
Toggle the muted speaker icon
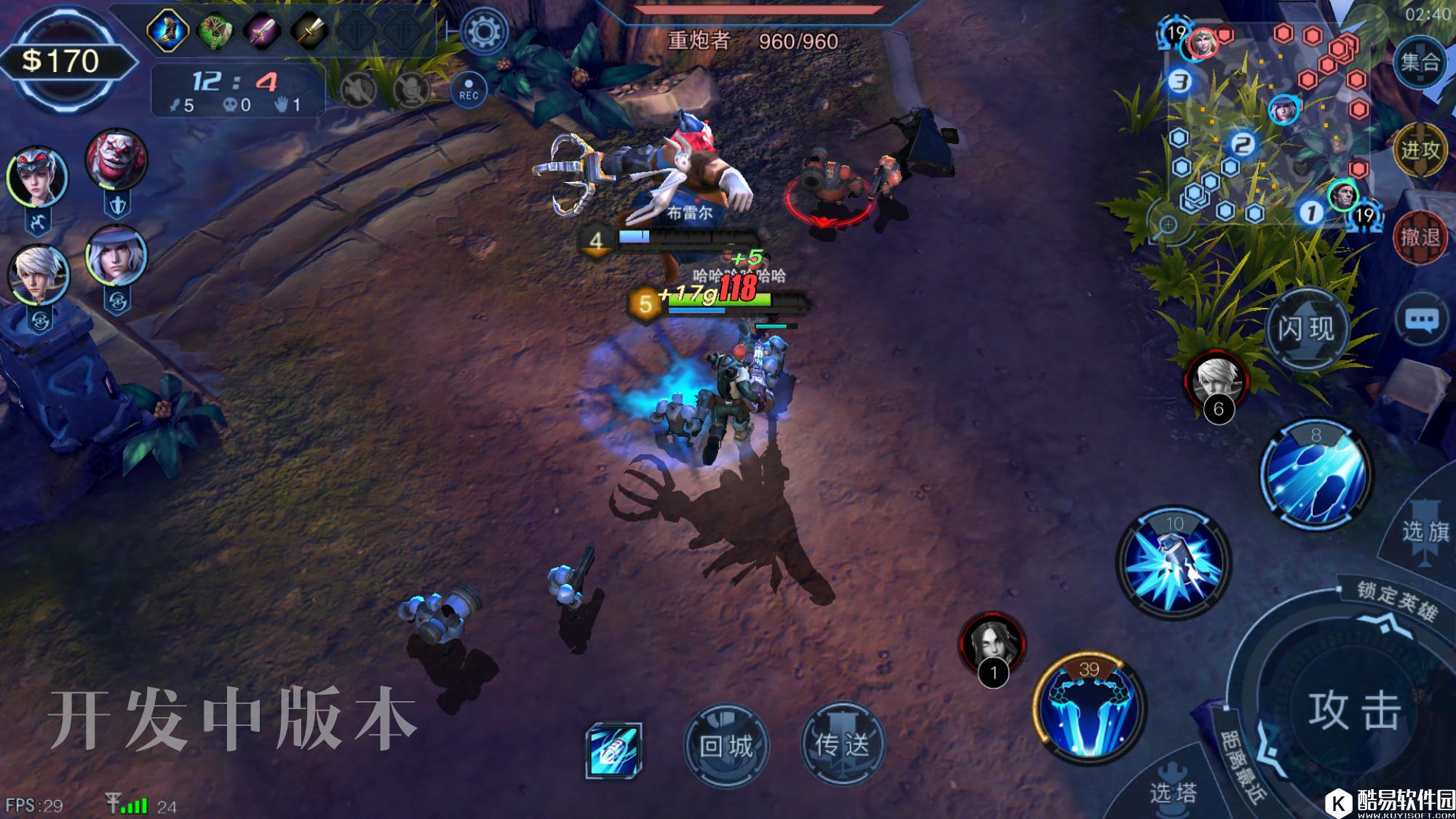[358, 91]
